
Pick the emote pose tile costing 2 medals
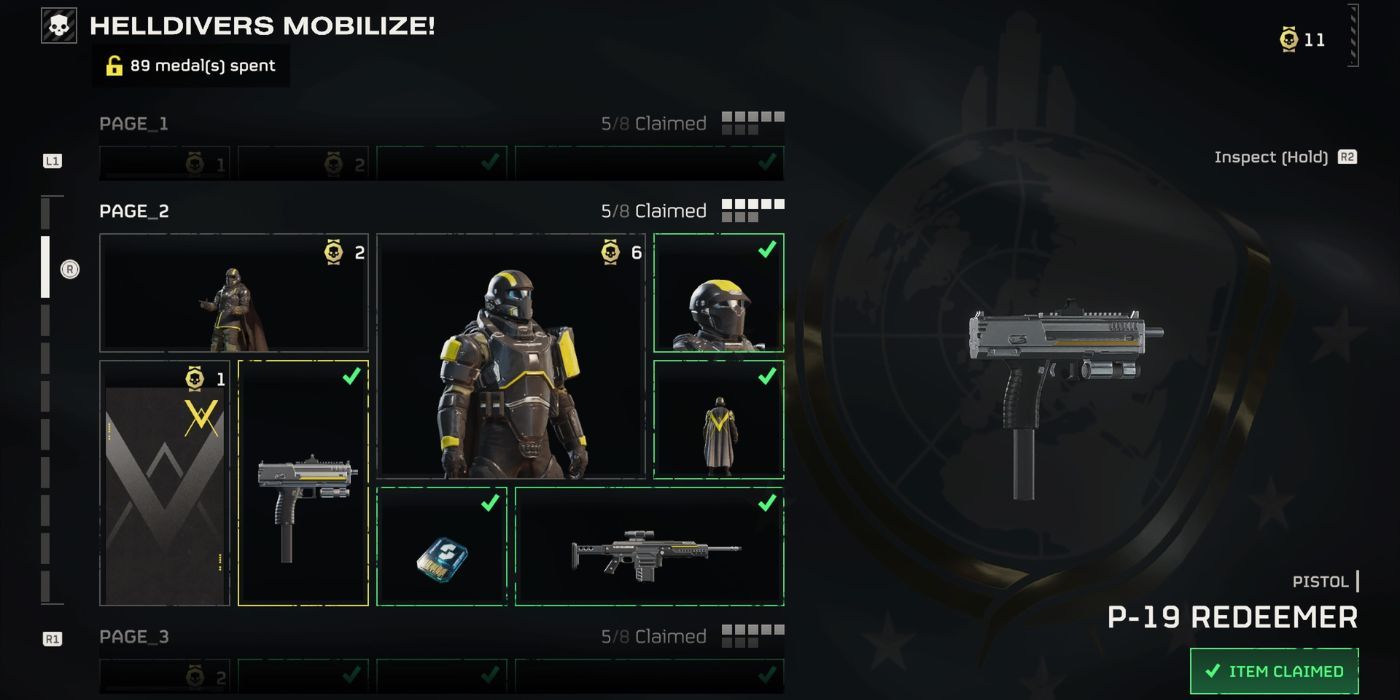point(234,293)
